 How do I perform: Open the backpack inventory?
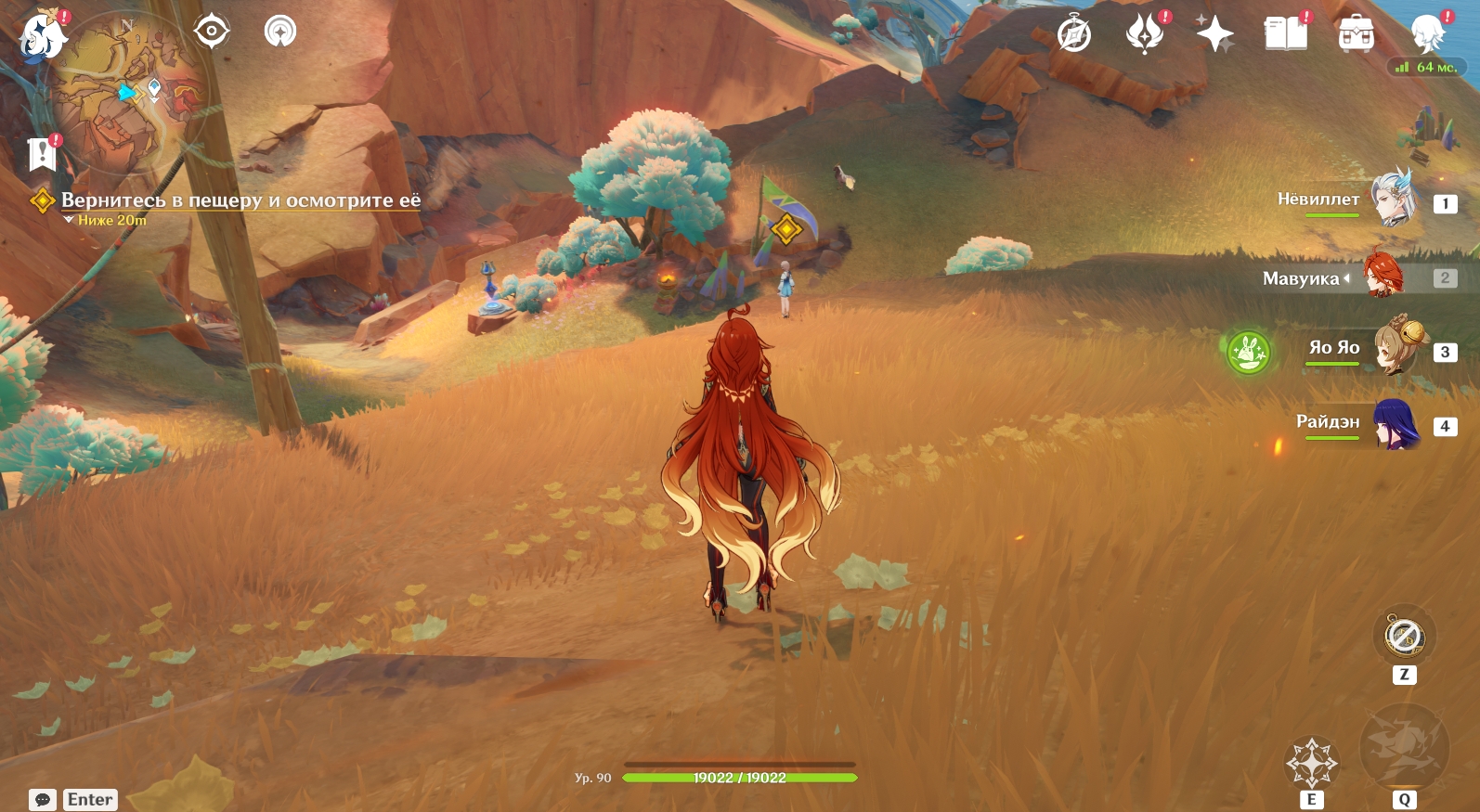(1356, 35)
